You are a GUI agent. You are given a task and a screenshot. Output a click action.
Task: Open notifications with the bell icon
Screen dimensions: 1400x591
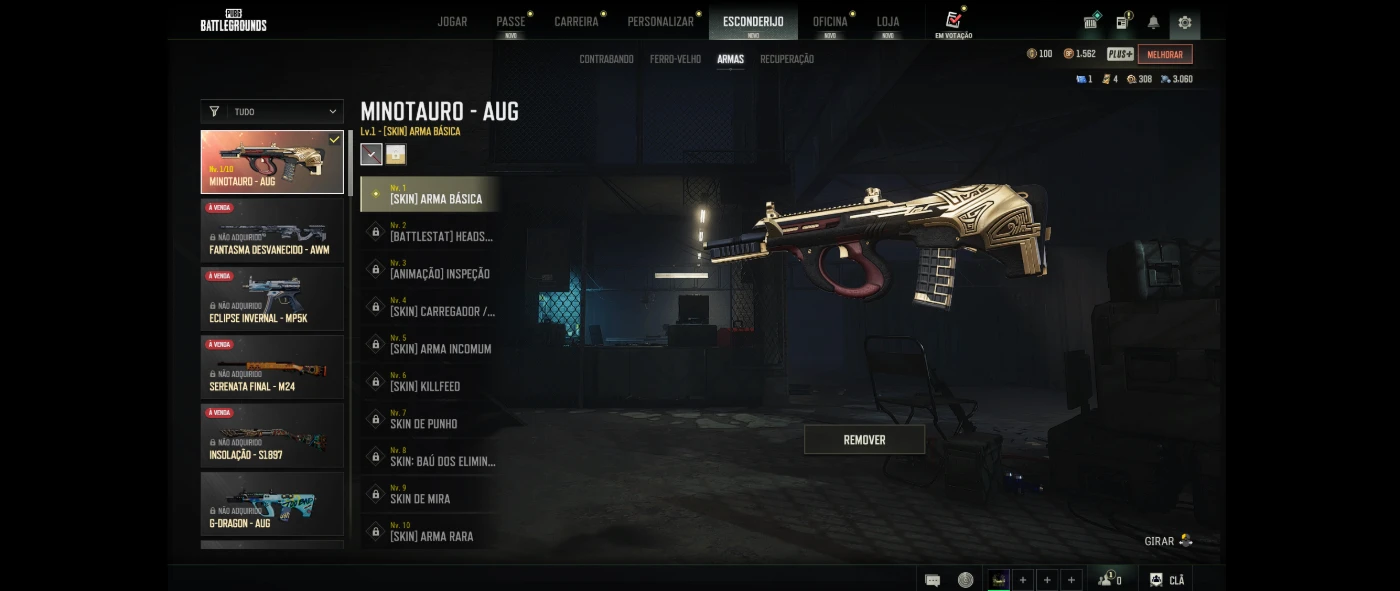(x=1153, y=22)
